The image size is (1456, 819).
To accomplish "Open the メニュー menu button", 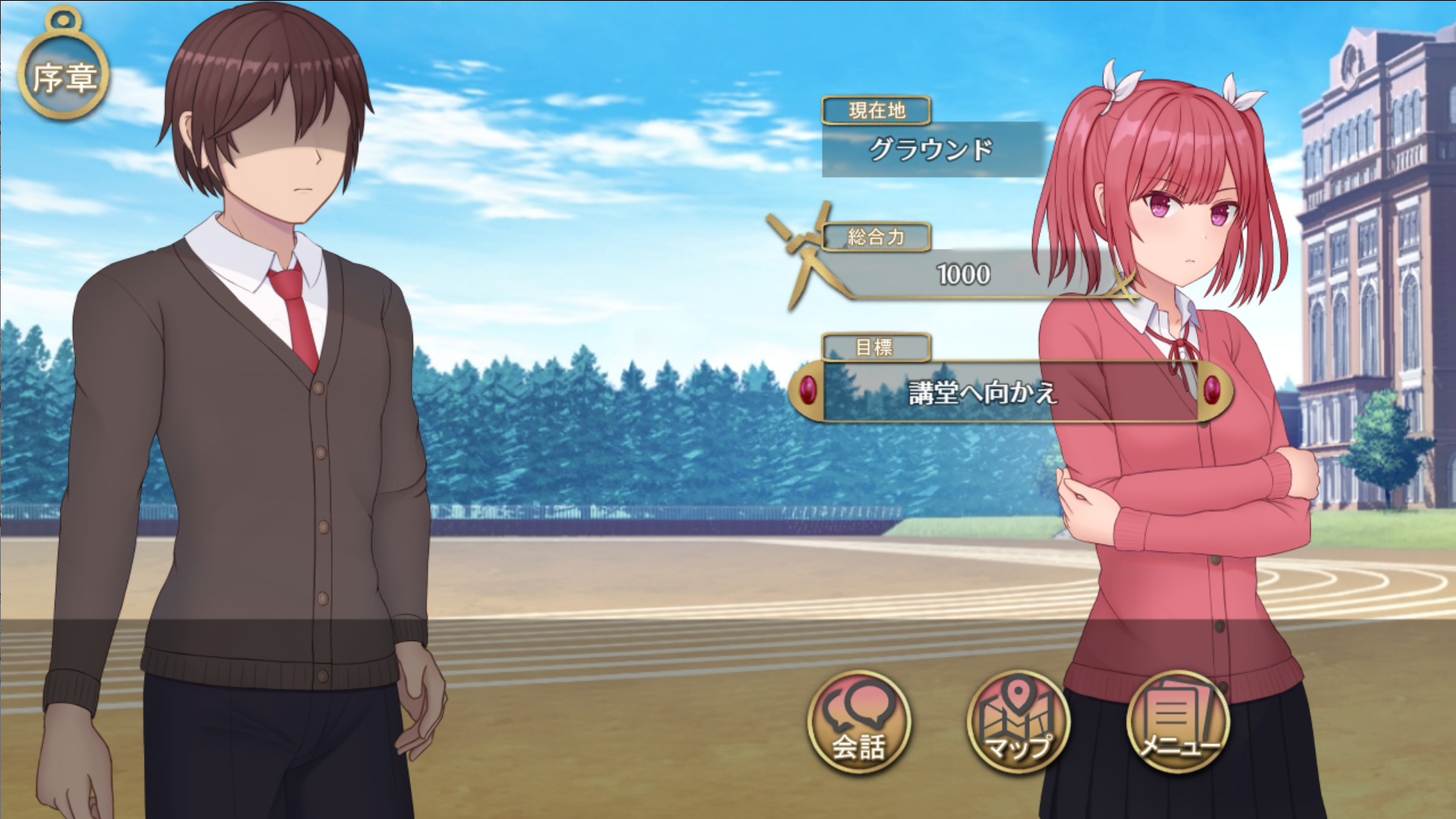I will point(1178,722).
